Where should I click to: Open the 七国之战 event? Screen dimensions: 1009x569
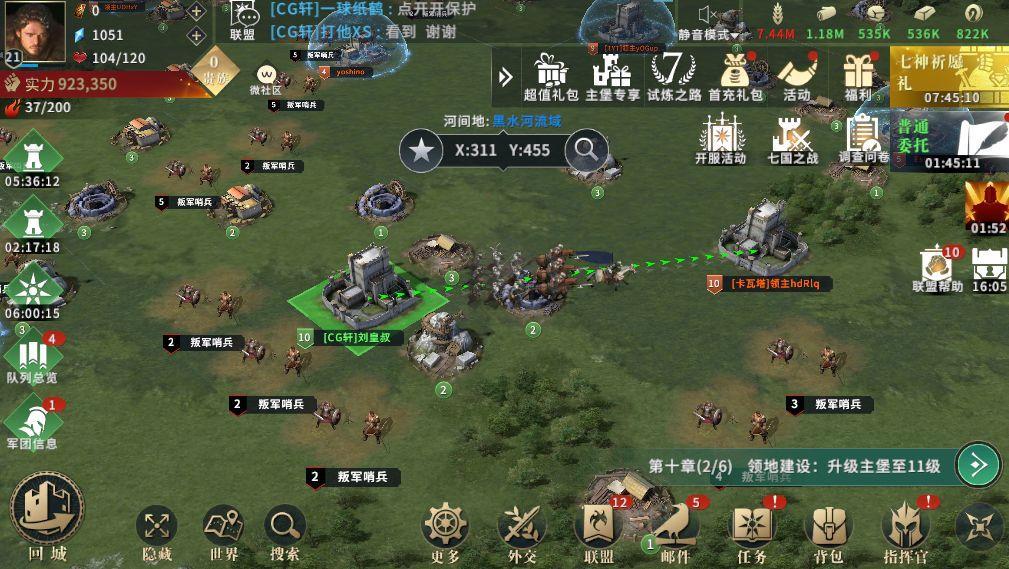[792, 139]
